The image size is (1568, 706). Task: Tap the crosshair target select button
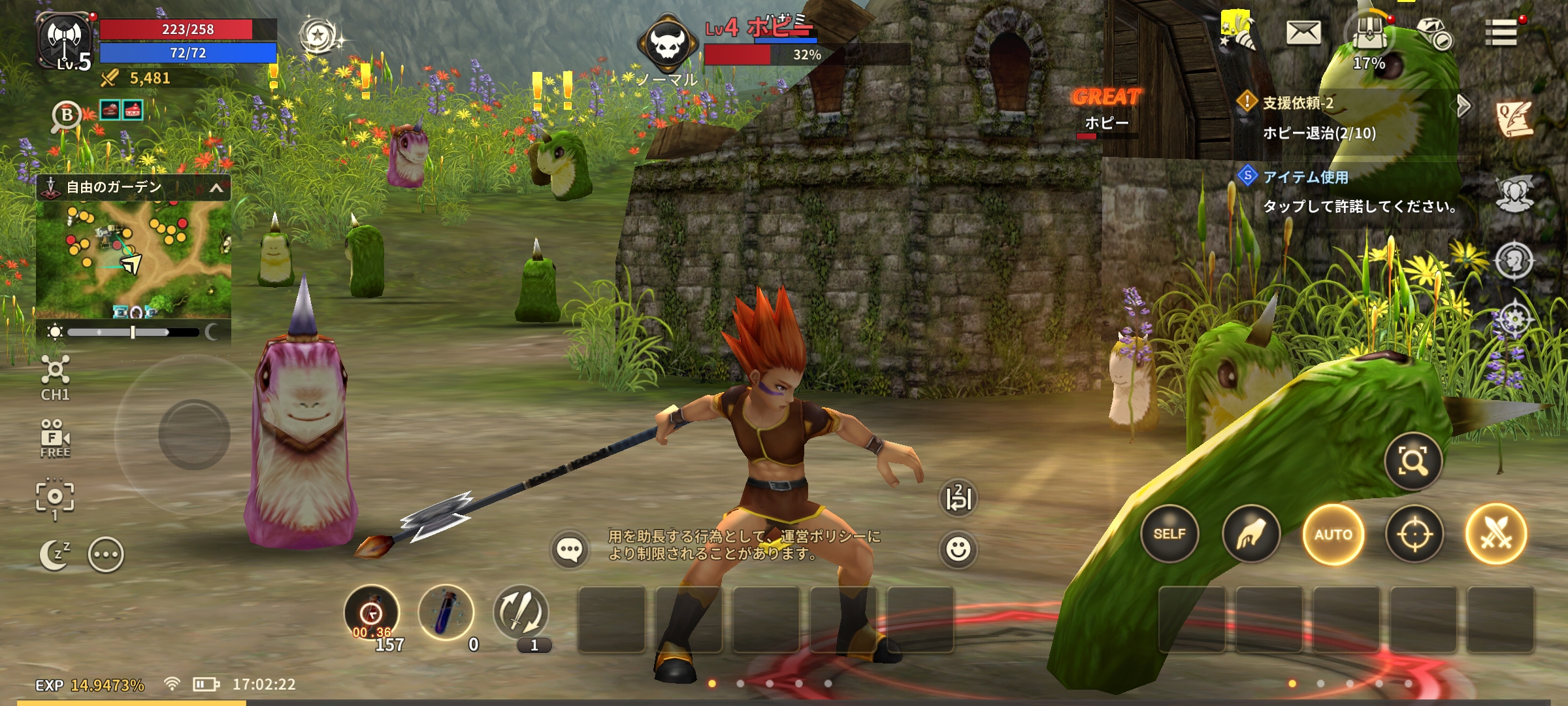point(1414,534)
